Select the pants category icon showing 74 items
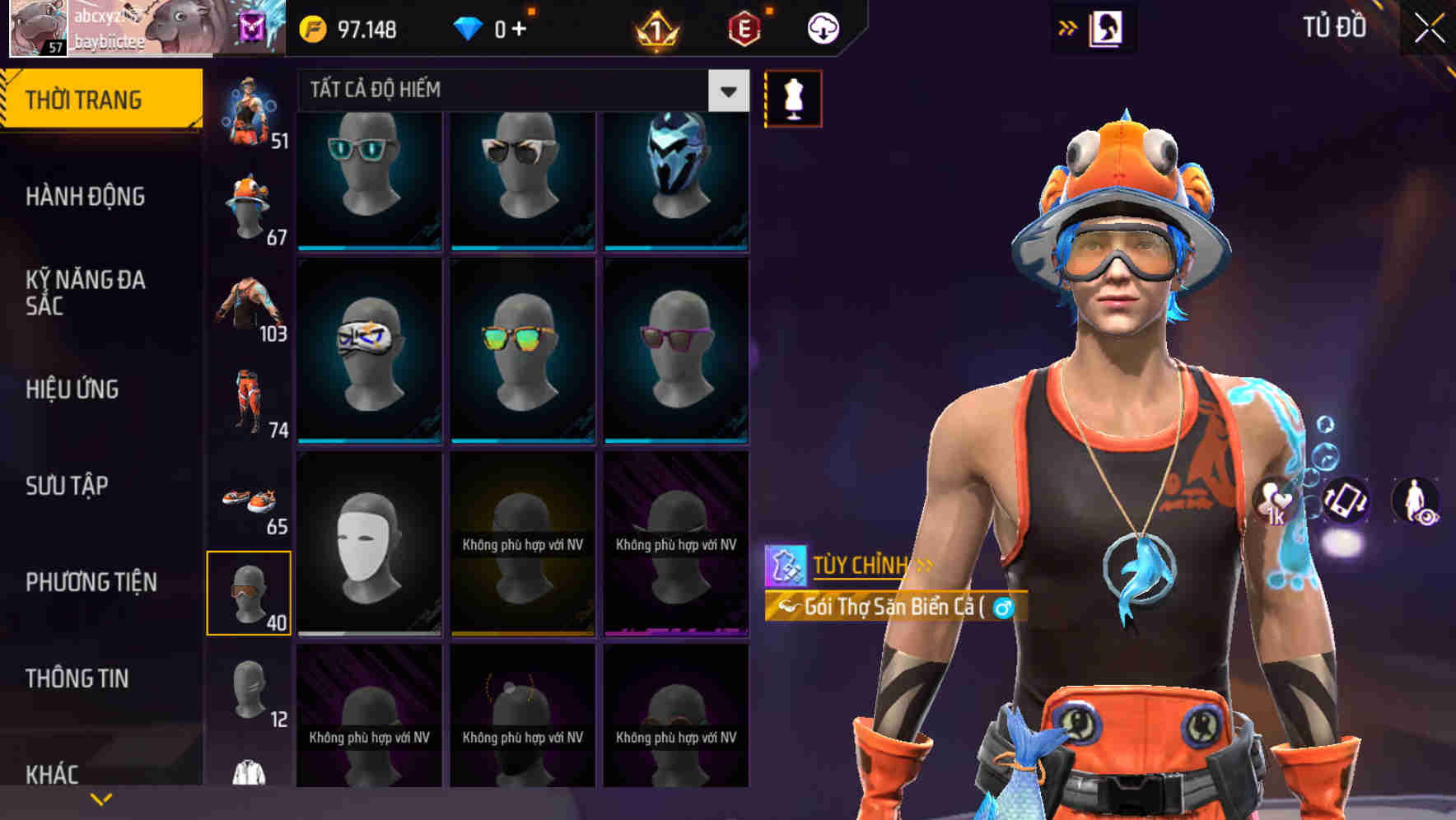 pos(249,403)
